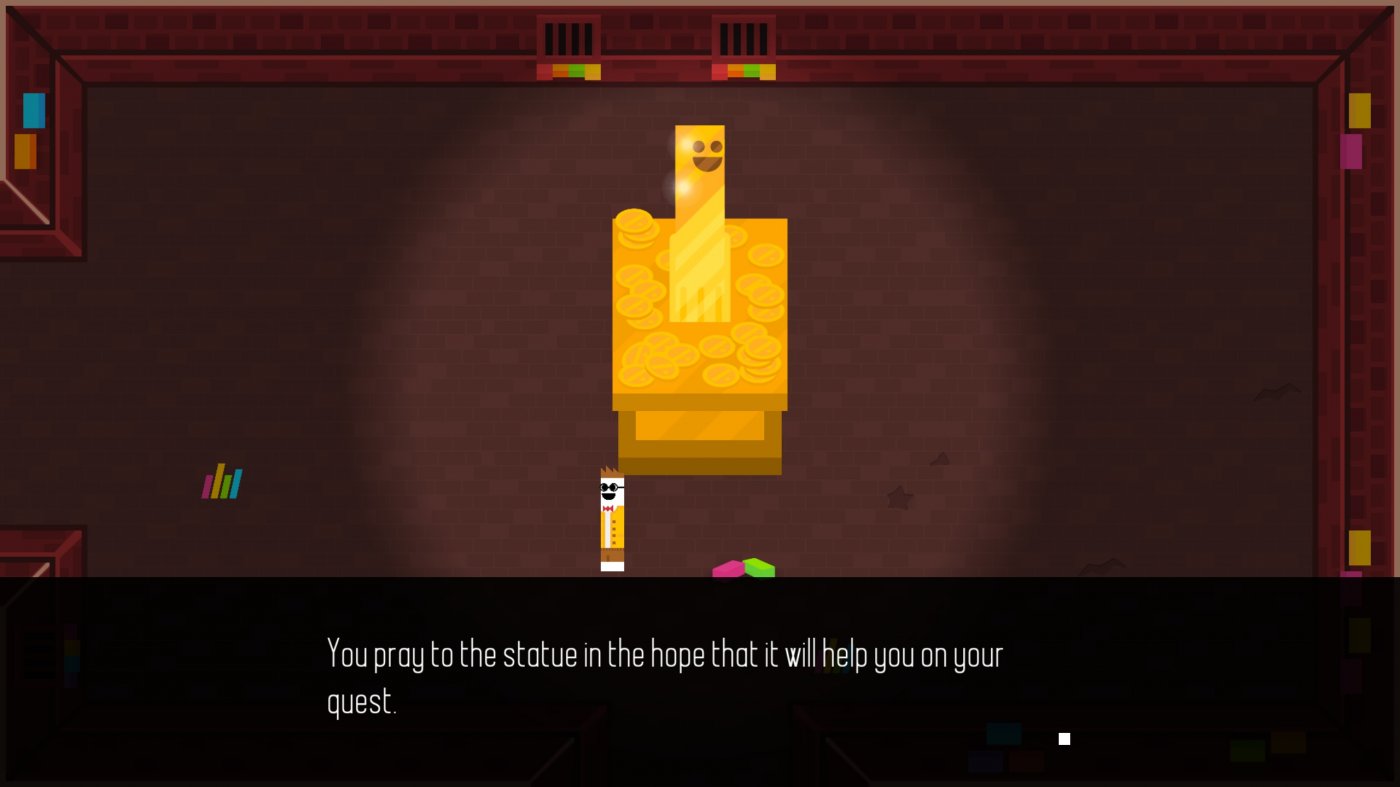Select the rainbow-colored books on the left

(220, 481)
